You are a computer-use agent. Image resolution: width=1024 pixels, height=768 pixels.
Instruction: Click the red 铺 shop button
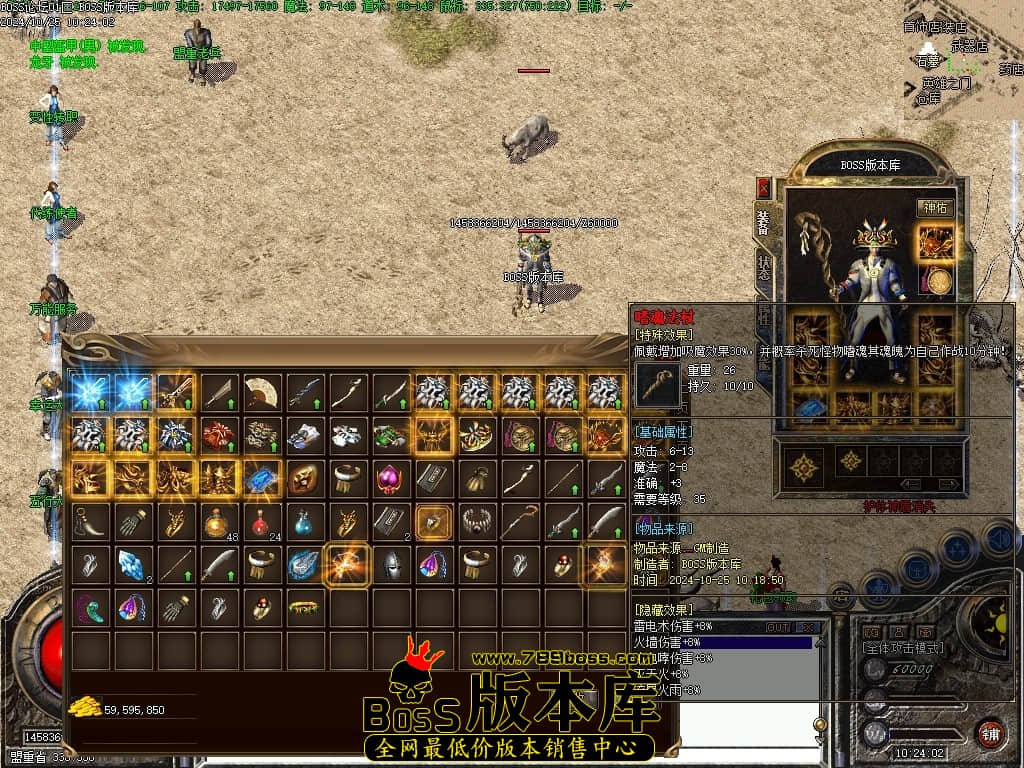coord(989,733)
